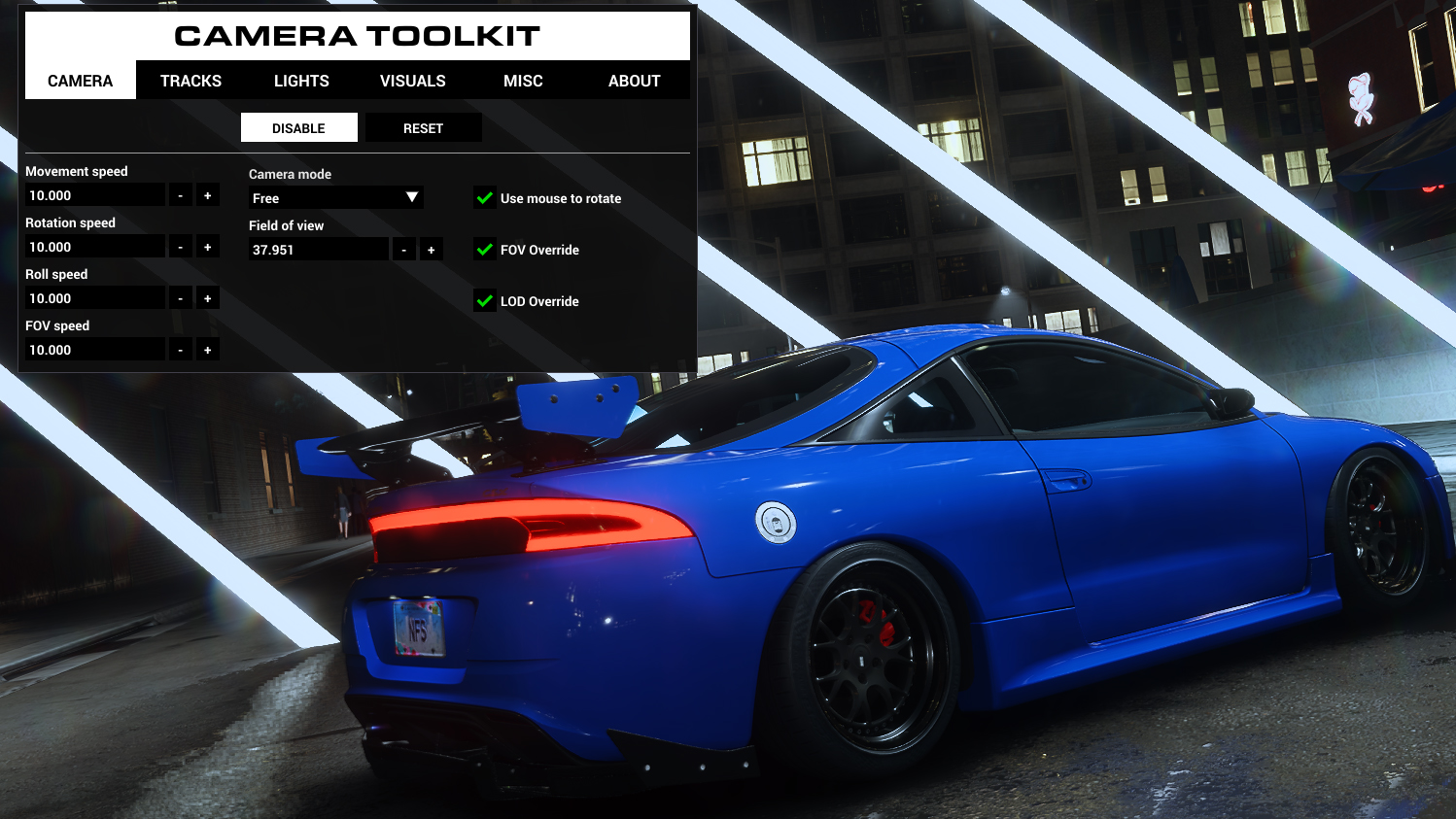Select the CAMERA tab
The width and height of the screenshot is (1456, 819).
coord(80,81)
